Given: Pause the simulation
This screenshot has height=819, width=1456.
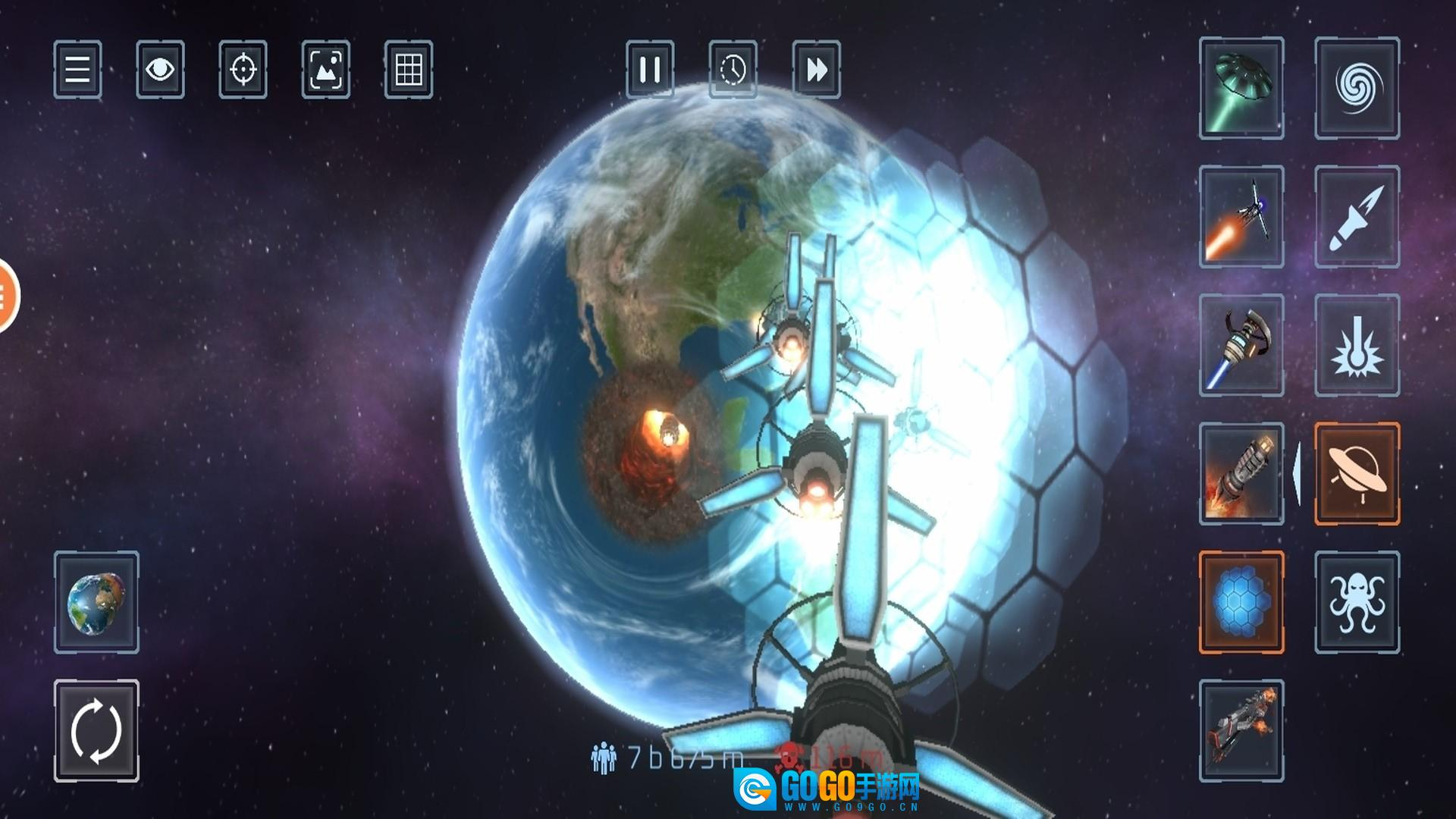Looking at the screenshot, I should pyautogui.click(x=650, y=70).
